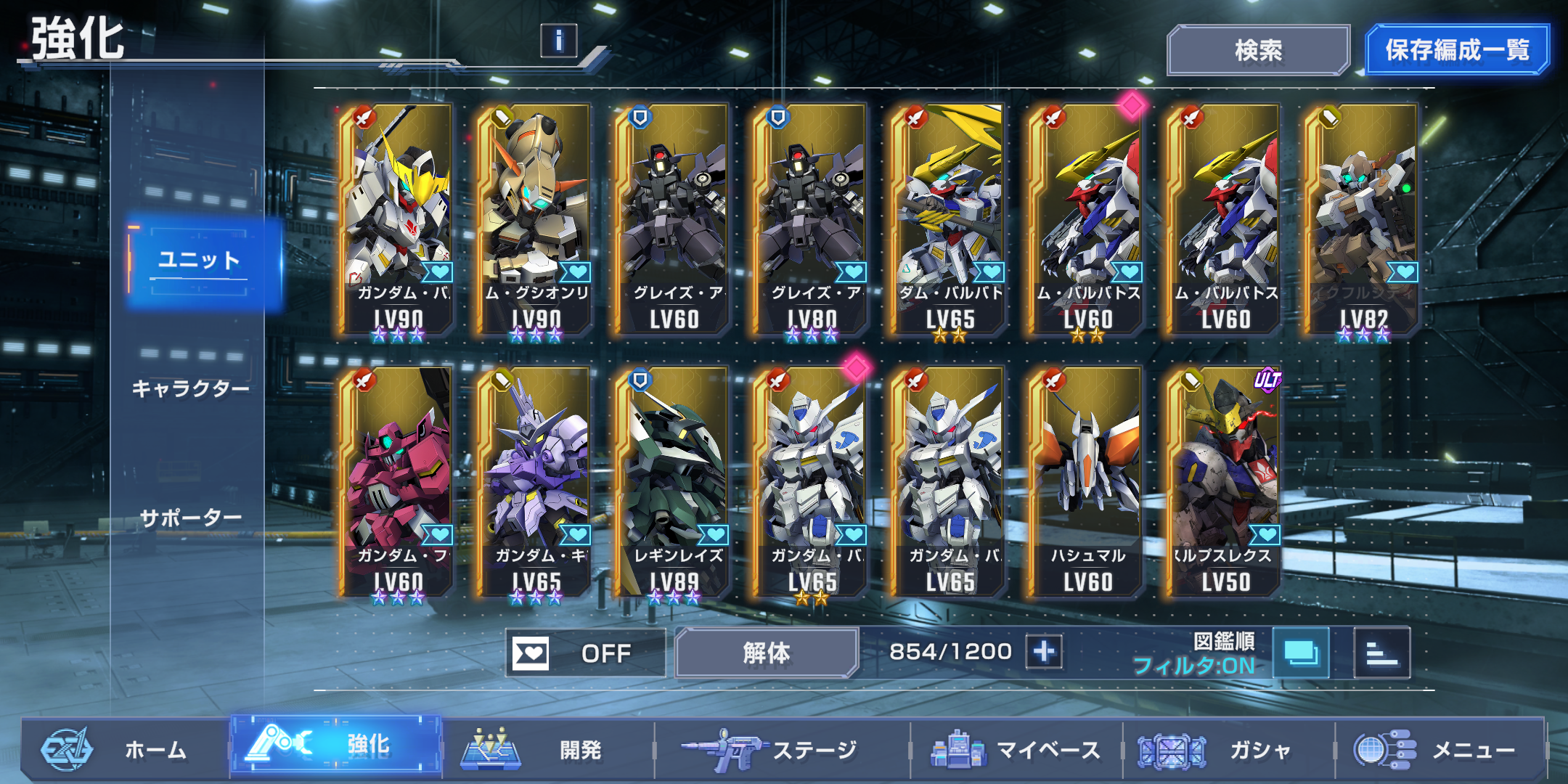
Task: Open the 保存編成一覧 saved formations list
Action: point(1457,50)
